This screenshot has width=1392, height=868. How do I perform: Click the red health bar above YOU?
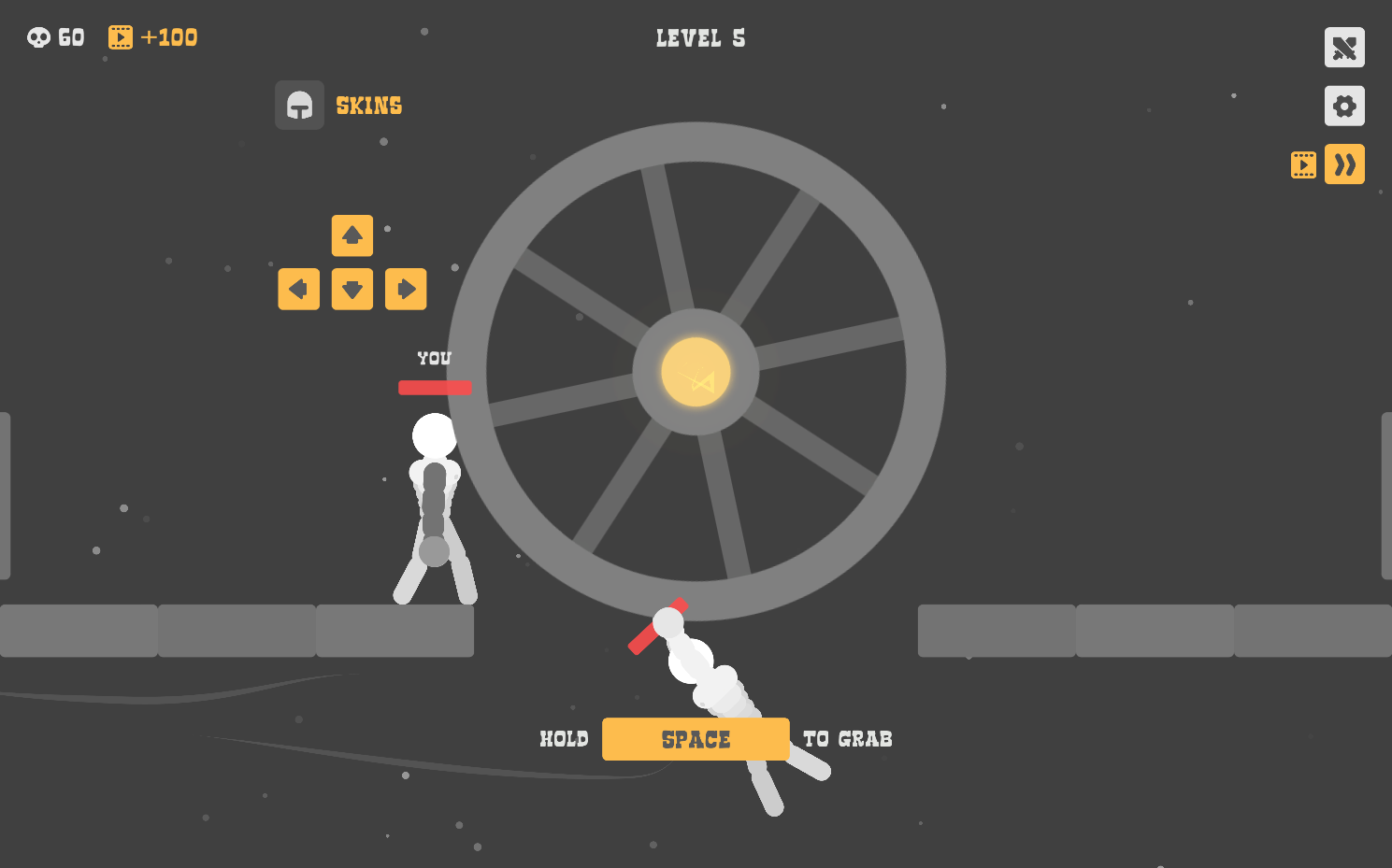[435, 387]
